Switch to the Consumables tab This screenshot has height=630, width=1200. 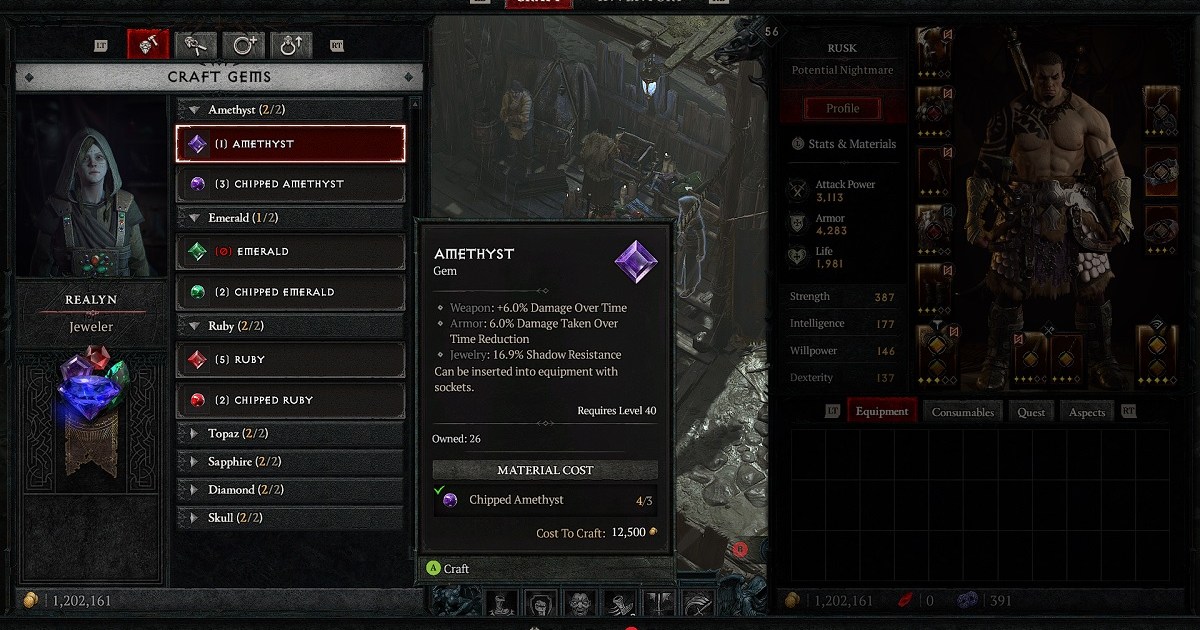[963, 412]
